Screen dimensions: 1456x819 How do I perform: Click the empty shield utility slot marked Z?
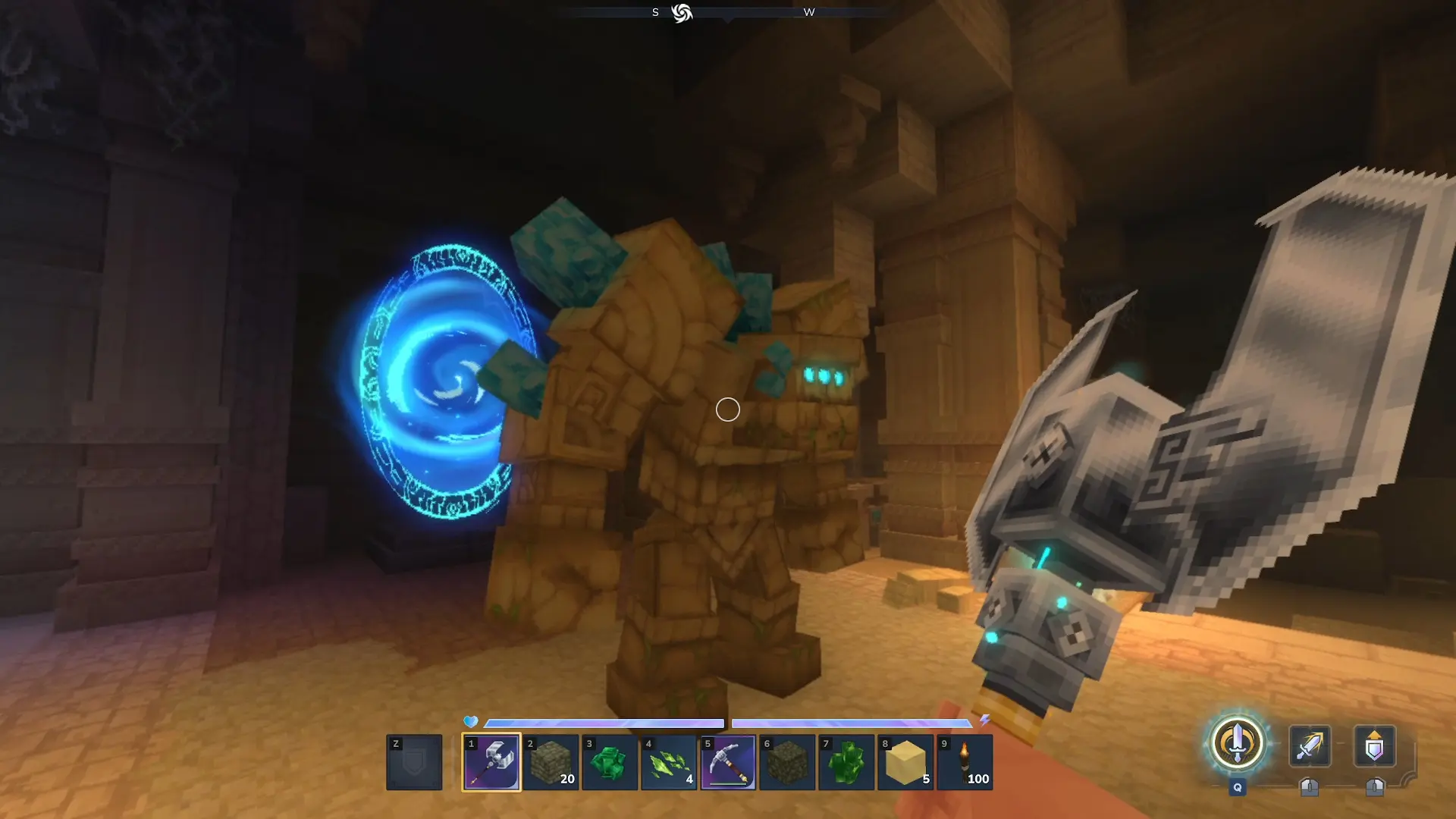click(x=414, y=762)
